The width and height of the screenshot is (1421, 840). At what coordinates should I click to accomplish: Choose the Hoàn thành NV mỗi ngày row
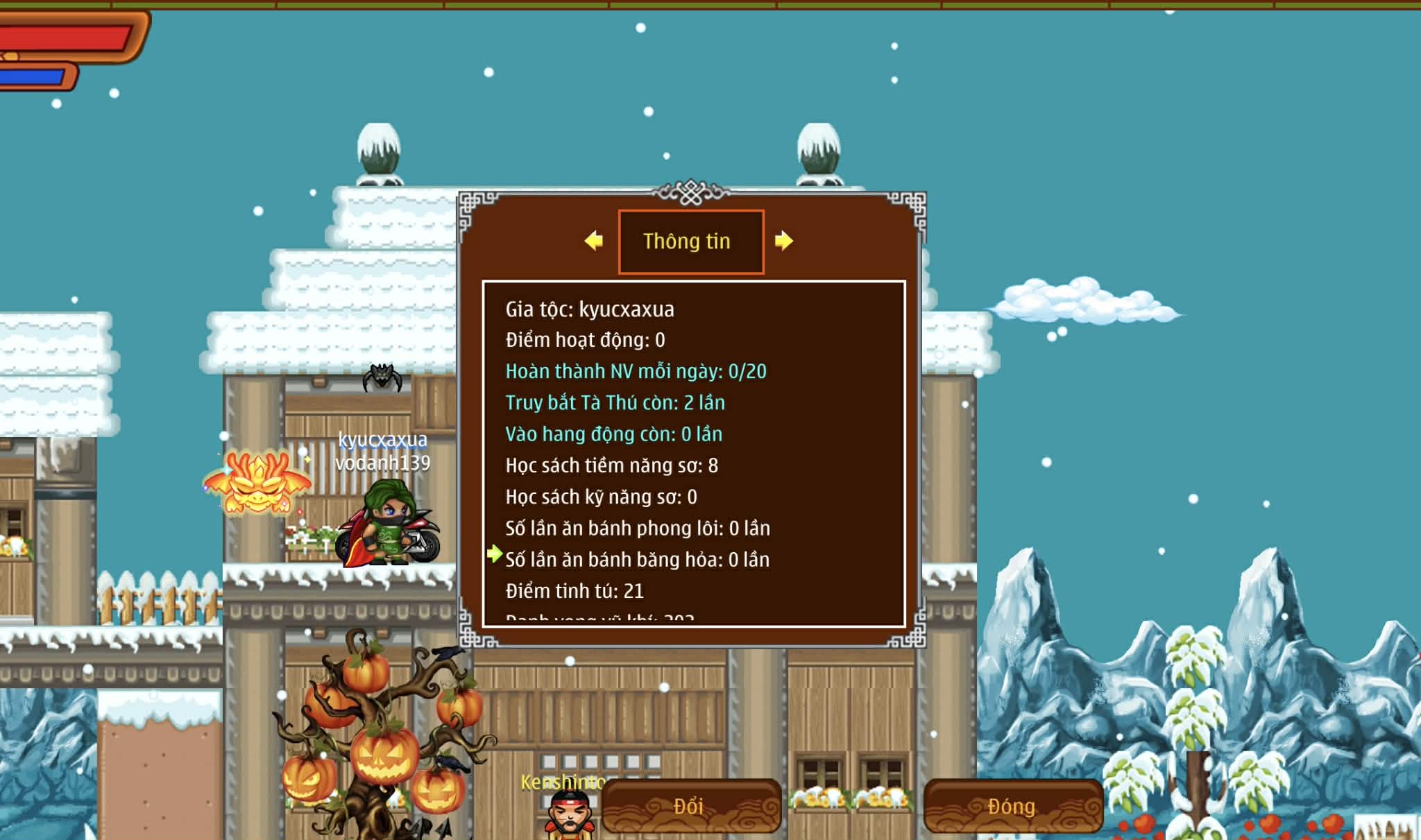click(636, 372)
